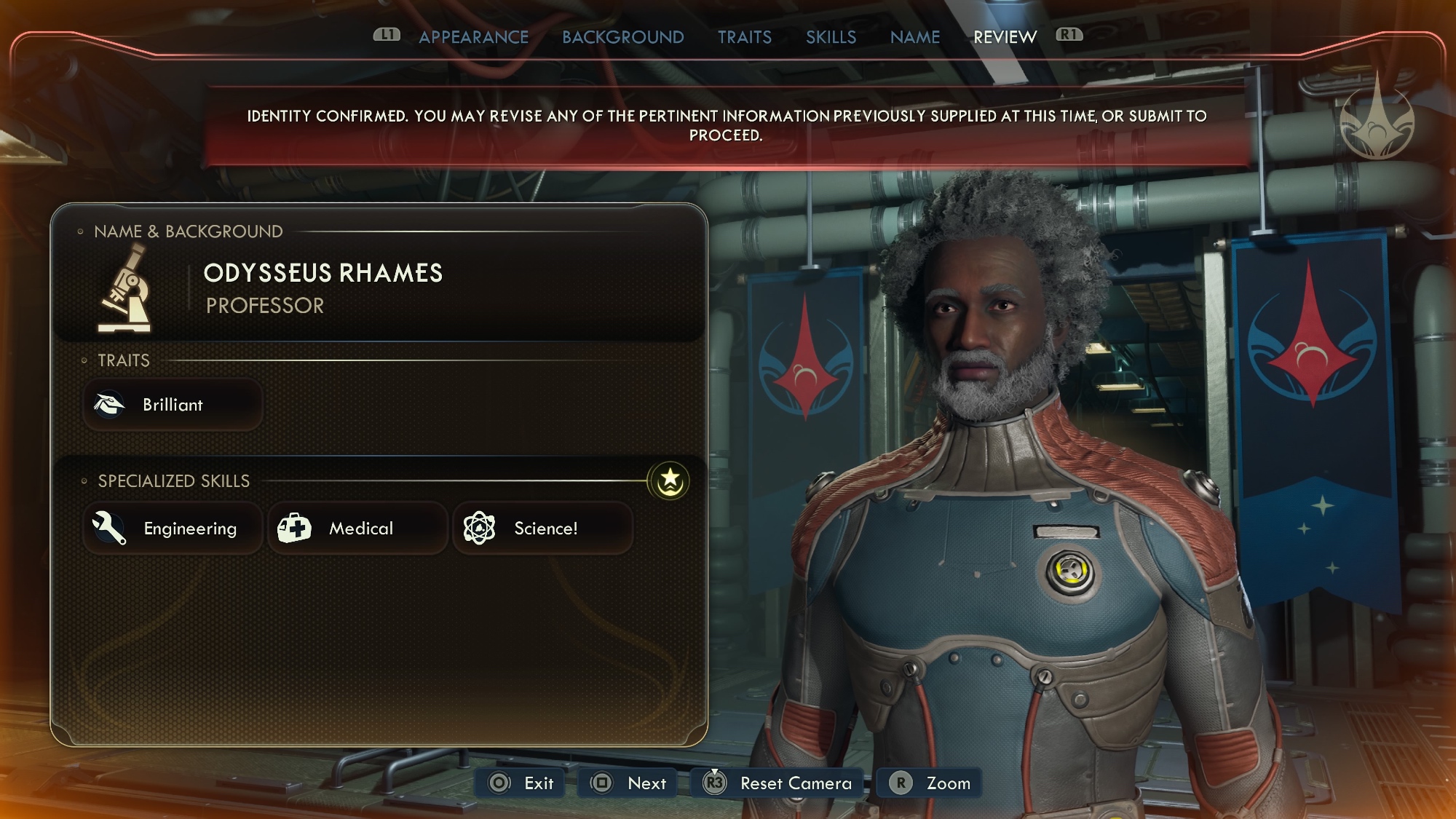Go to the Traits tab
Image resolution: width=1456 pixels, height=819 pixels.
(744, 37)
